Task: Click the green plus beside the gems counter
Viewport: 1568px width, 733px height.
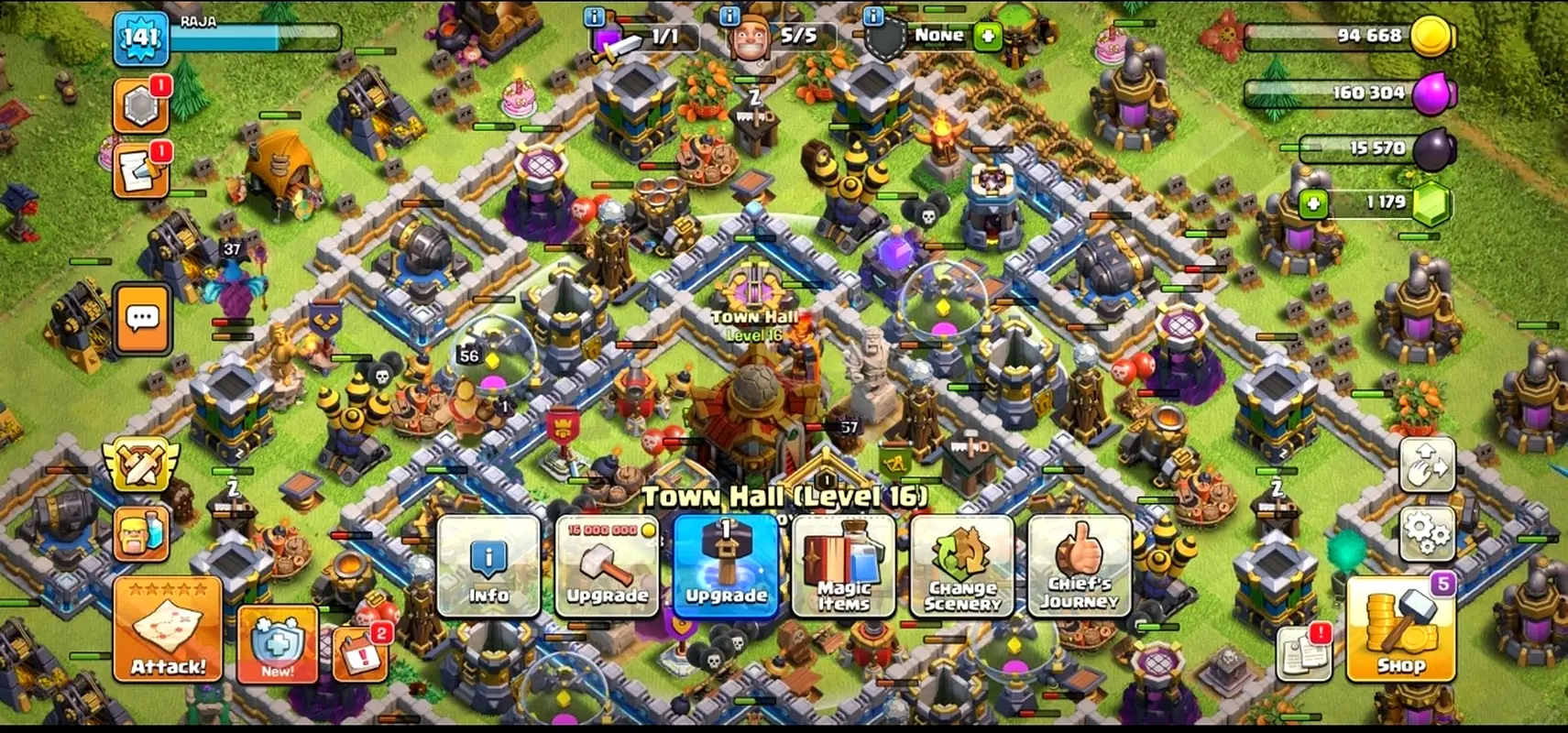Action: click(1313, 202)
